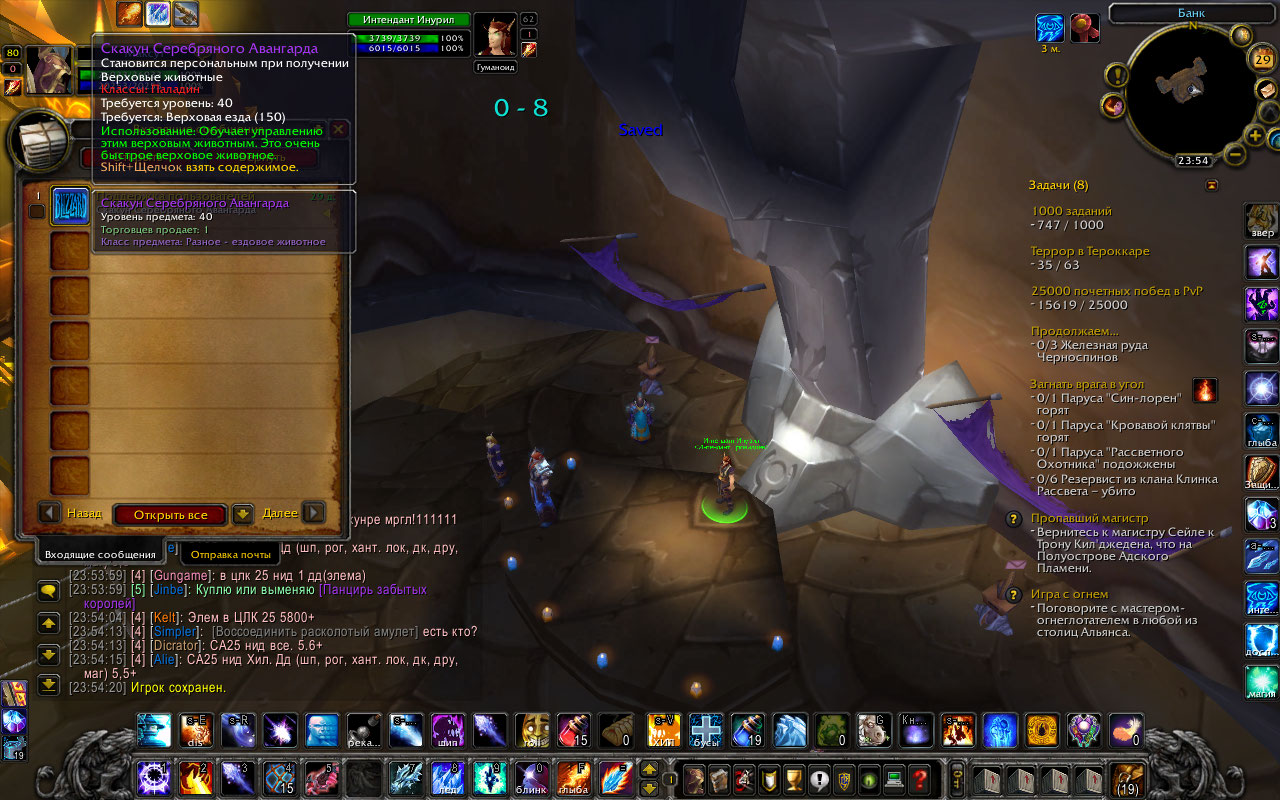Image resolution: width=1280 pixels, height=800 pixels.
Task: Click the minimap tracking exclamation mark button
Action: 1116,76
